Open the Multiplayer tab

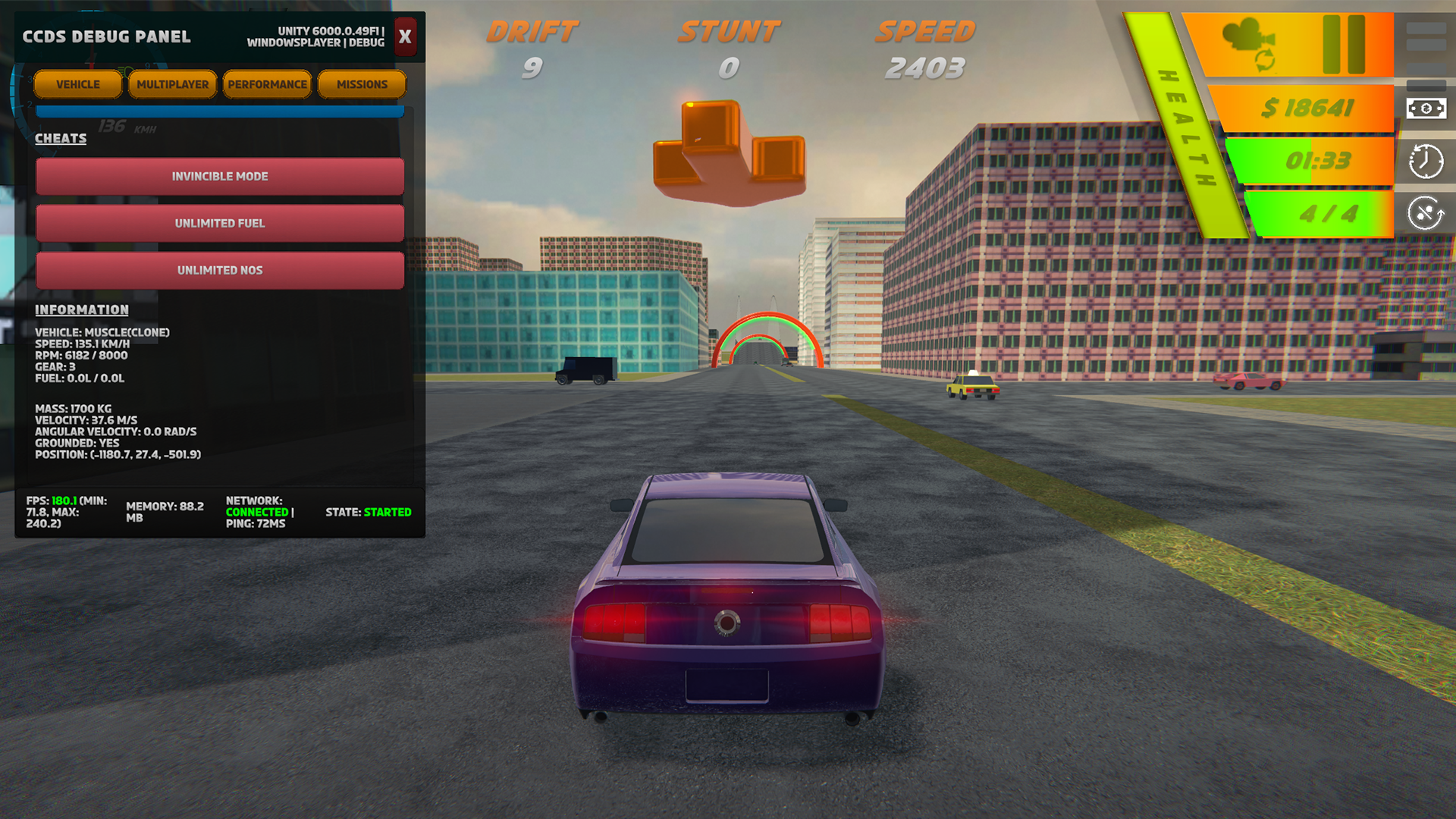coord(172,84)
